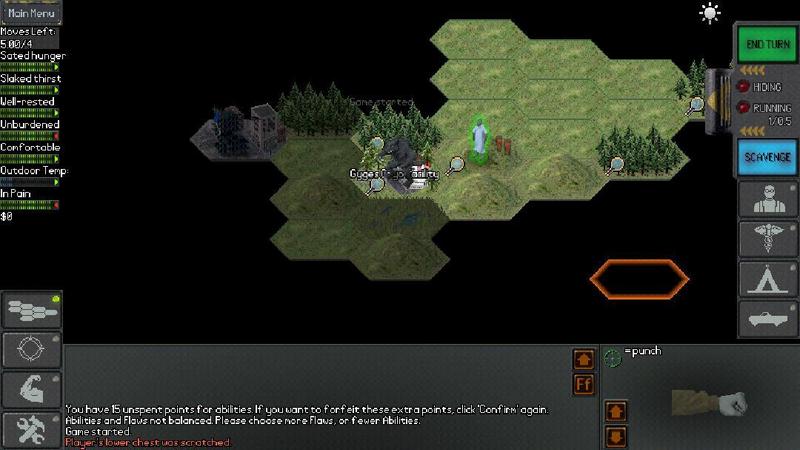This screenshot has height=450, width=800.
Task: Scavenge the current hex
Action: coord(767,157)
